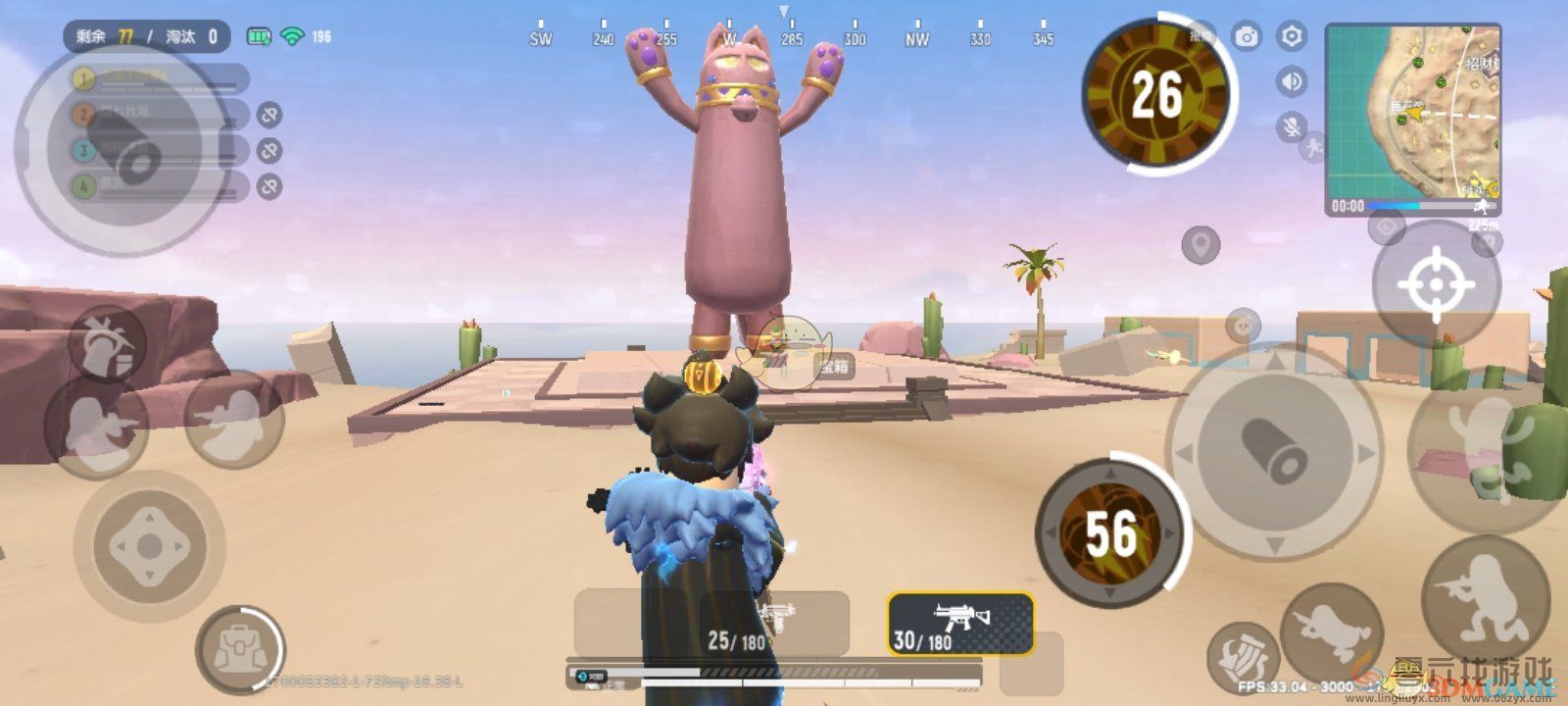Toggle the muted microphone icon
Screen dimensions: 1568x706
pos(1292,126)
